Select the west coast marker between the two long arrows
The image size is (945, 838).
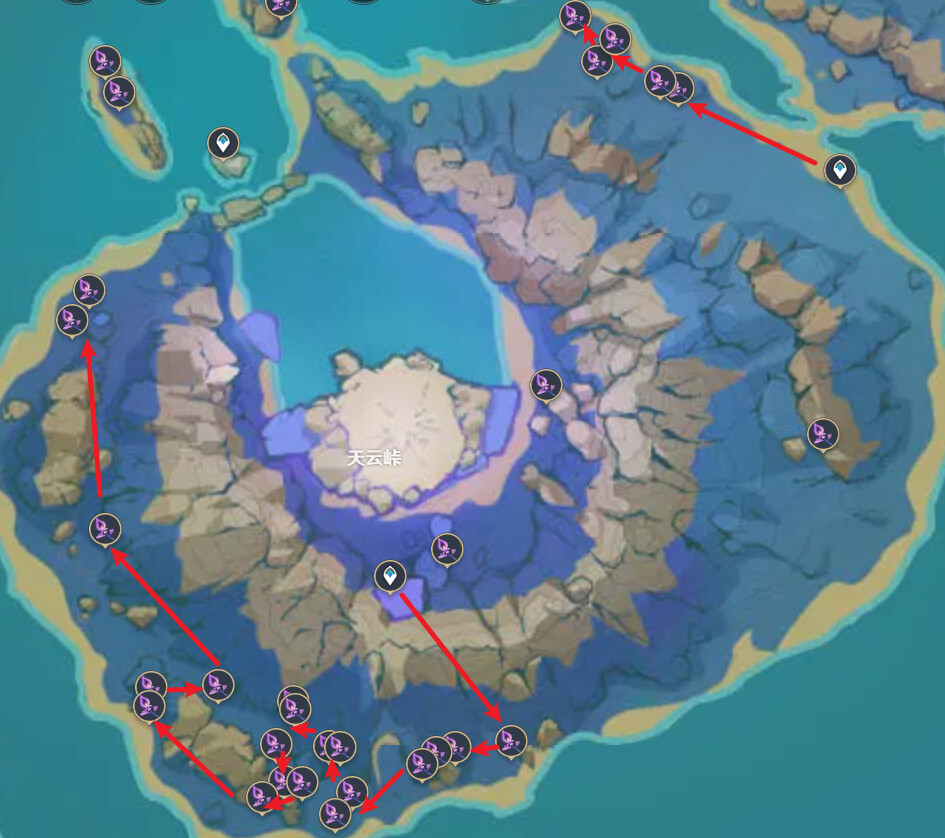(x=105, y=528)
